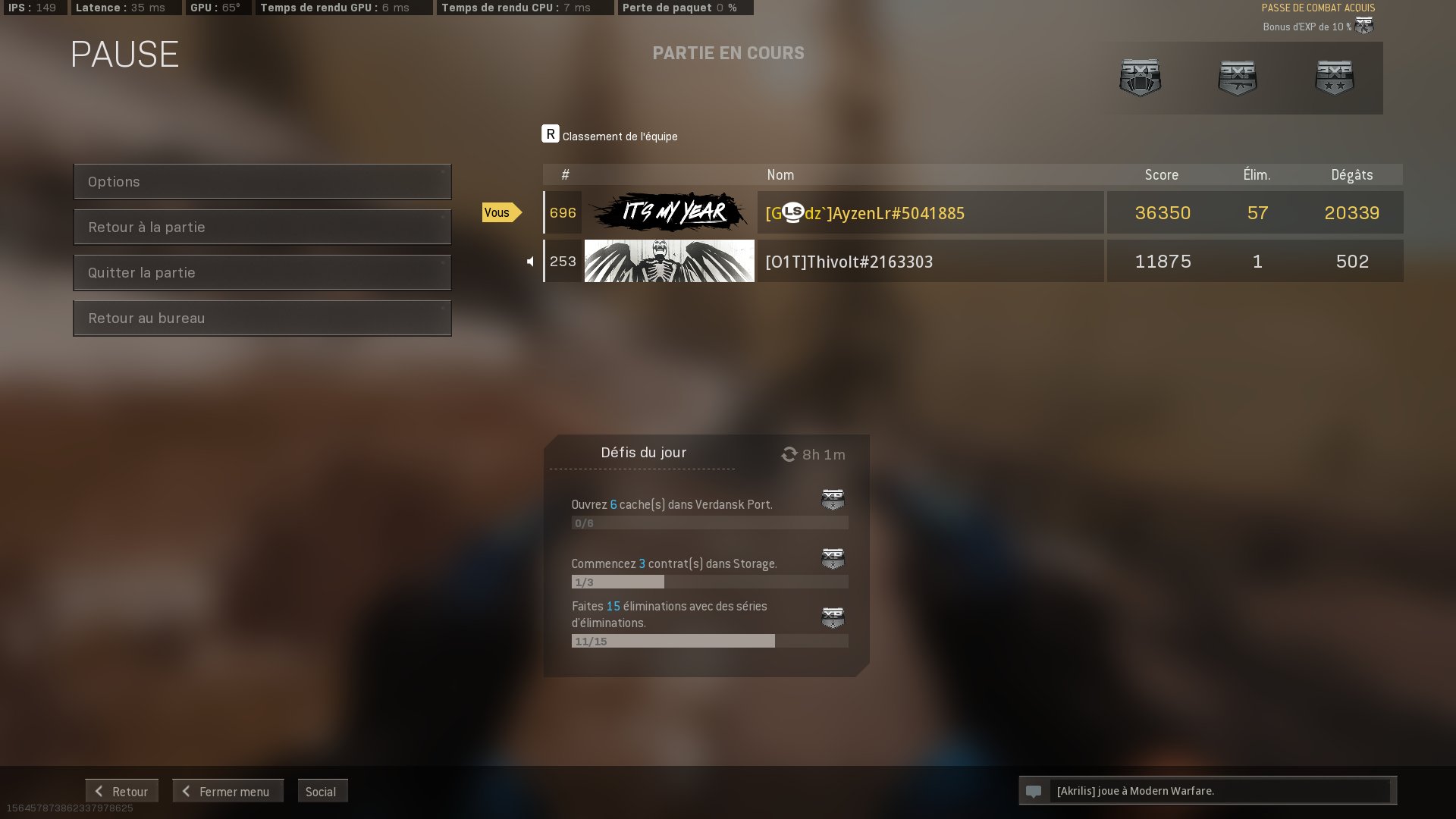
Task: Click the LS emblem in AyzenLr's player name
Action: pos(793,213)
